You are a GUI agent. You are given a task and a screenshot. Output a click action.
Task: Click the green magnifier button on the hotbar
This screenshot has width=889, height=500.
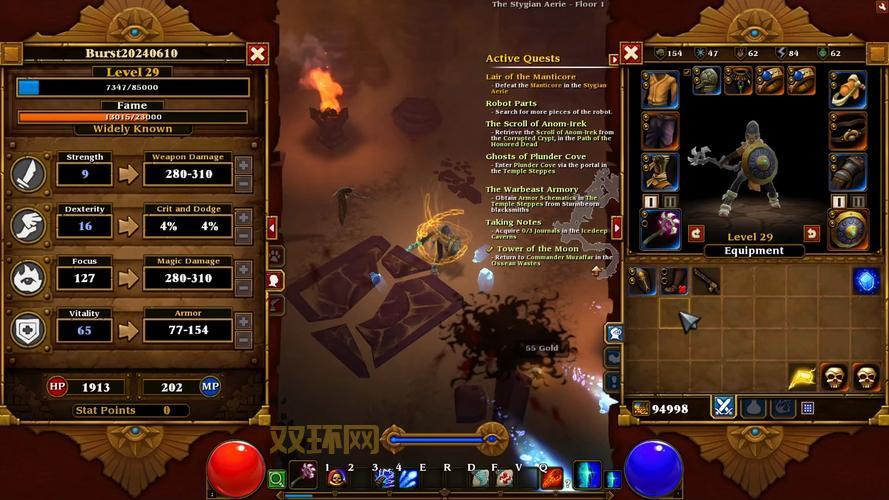pos(277,480)
